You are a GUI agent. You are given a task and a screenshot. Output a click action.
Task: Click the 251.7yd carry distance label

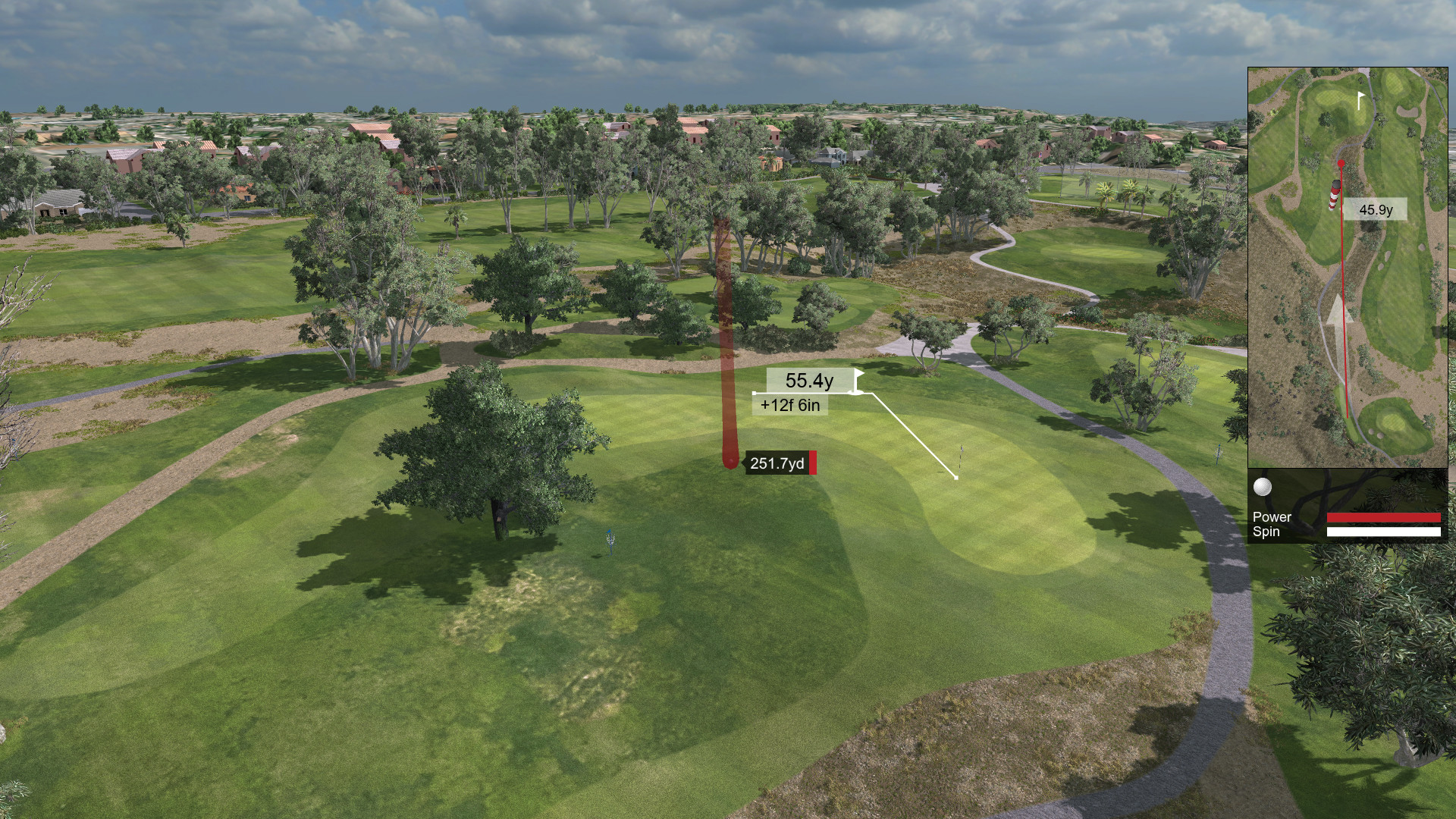click(x=776, y=463)
